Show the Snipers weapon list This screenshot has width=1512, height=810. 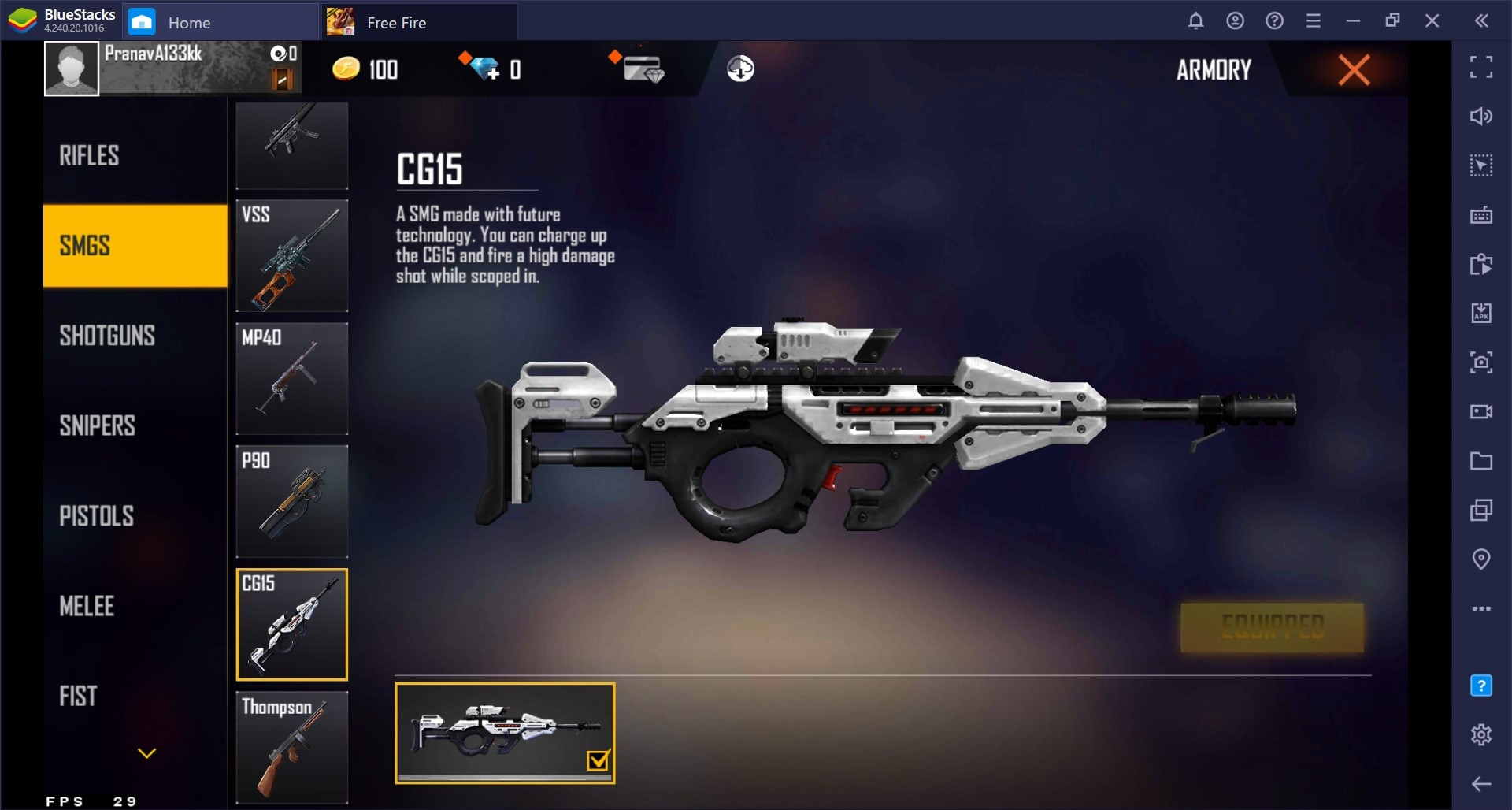(x=98, y=425)
